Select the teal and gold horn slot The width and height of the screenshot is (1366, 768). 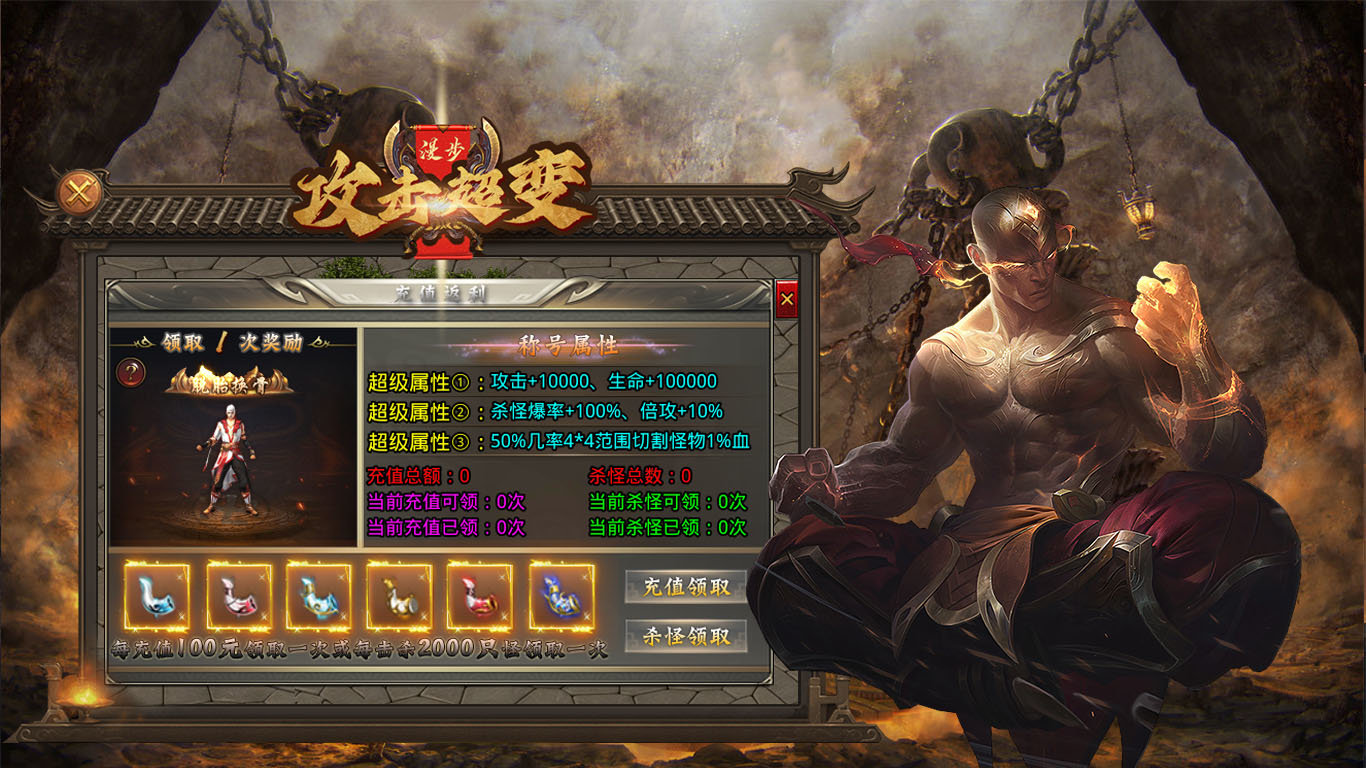pyautogui.click(x=319, y=597)
